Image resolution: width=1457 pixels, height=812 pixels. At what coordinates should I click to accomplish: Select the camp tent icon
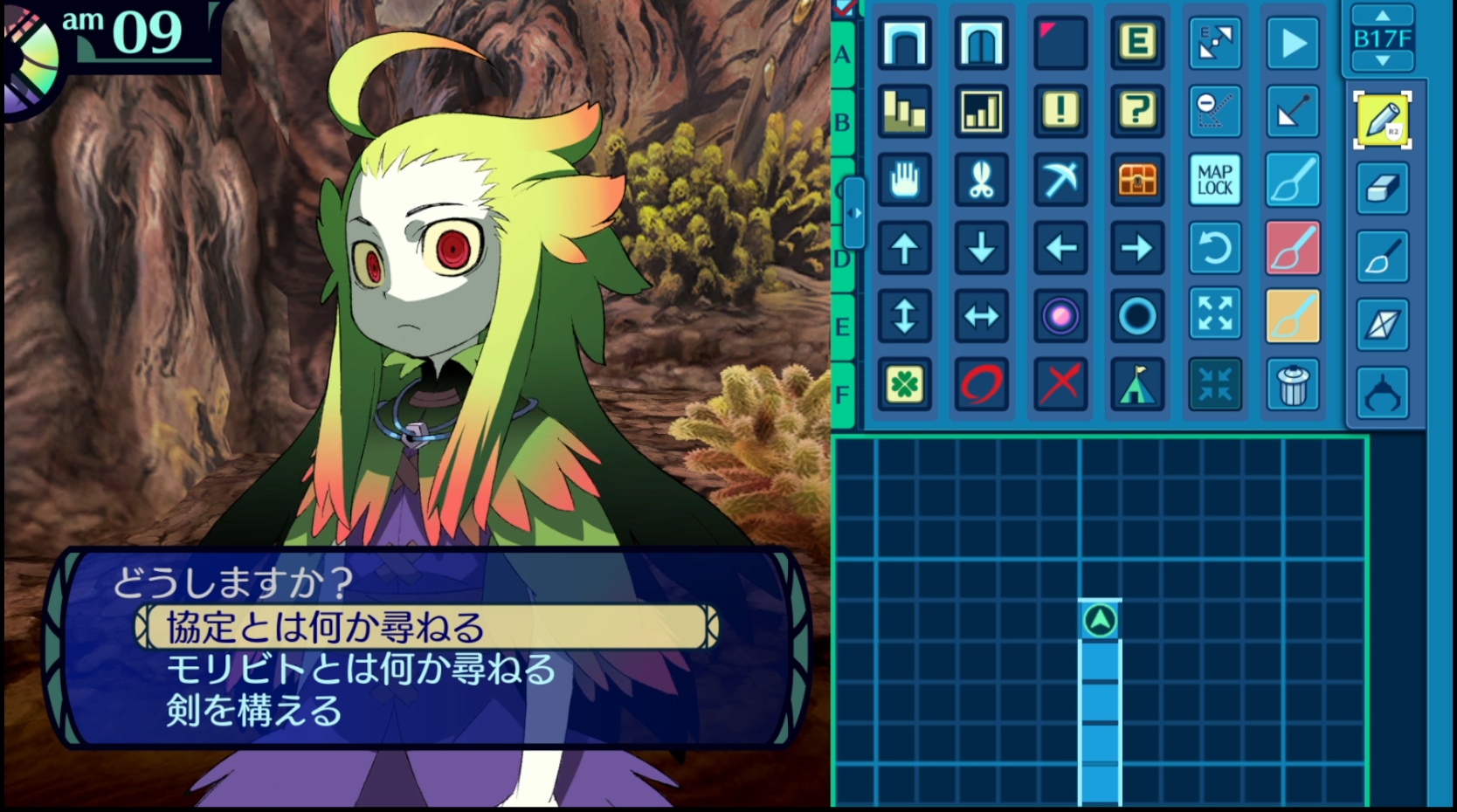pyautogui.click(x=1137, y=384)
